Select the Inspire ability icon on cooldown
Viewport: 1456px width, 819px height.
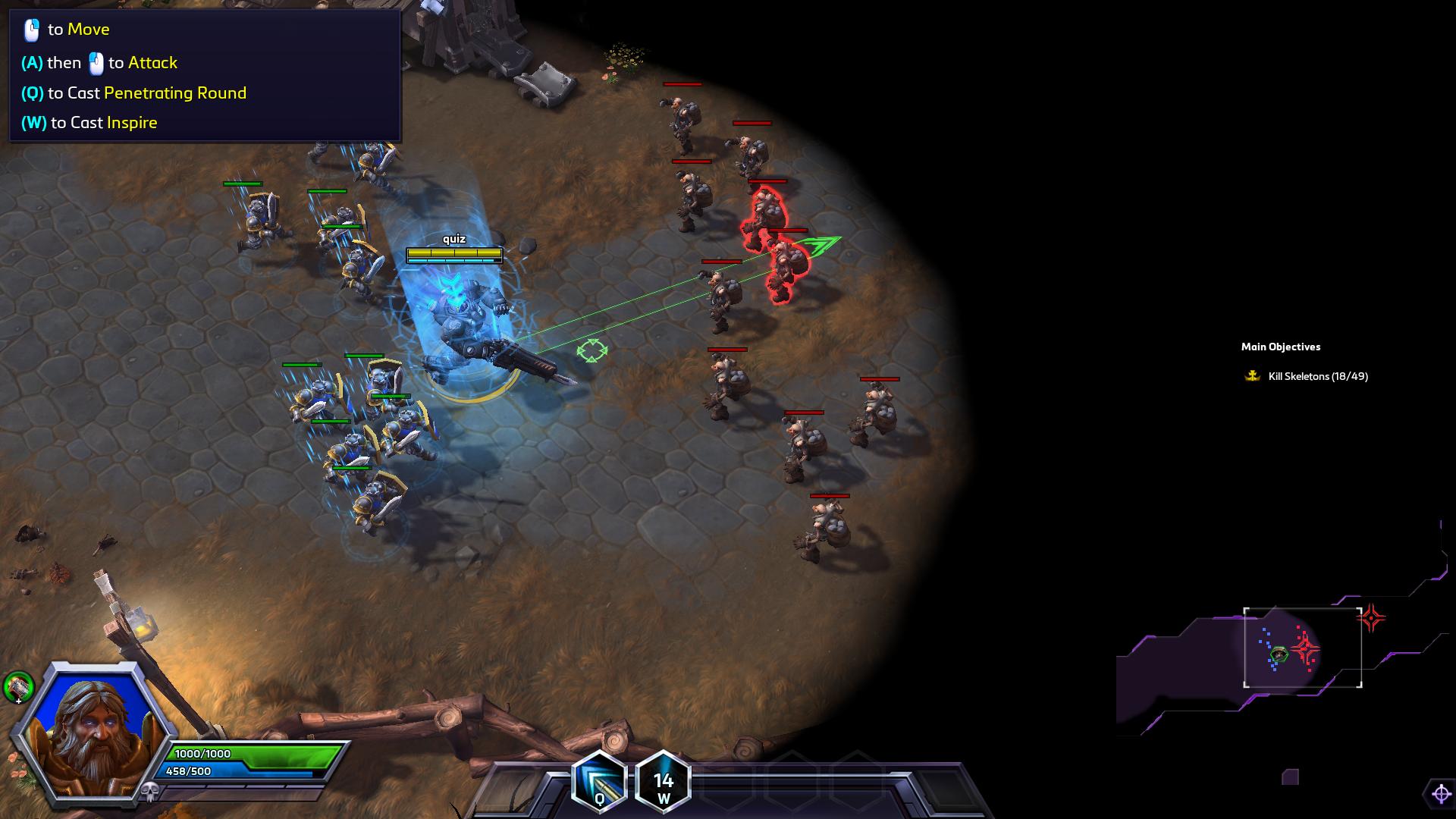[663, 782]
